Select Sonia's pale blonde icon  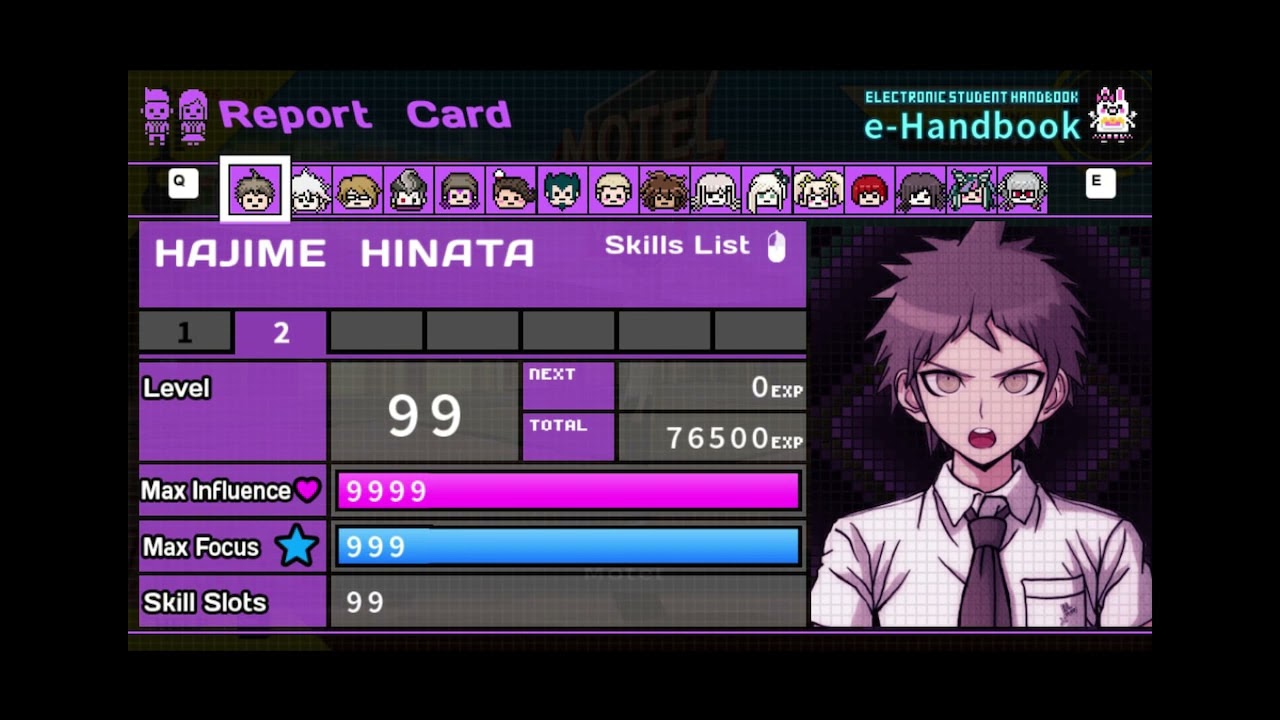766,190
